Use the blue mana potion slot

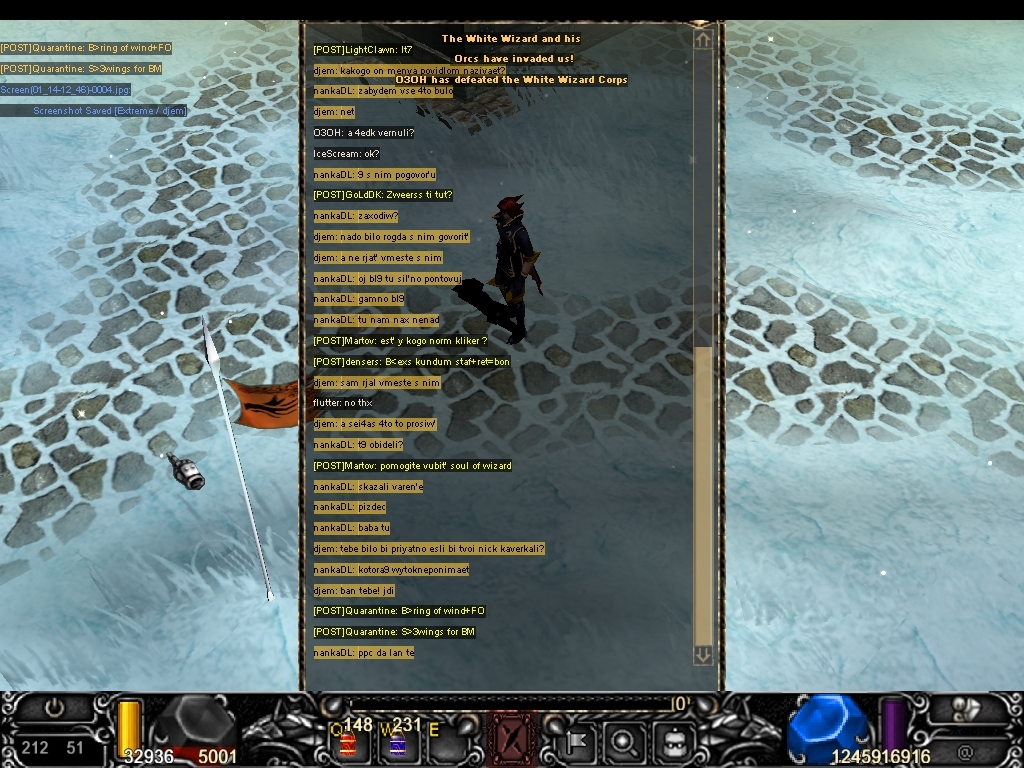click(396, 743)
